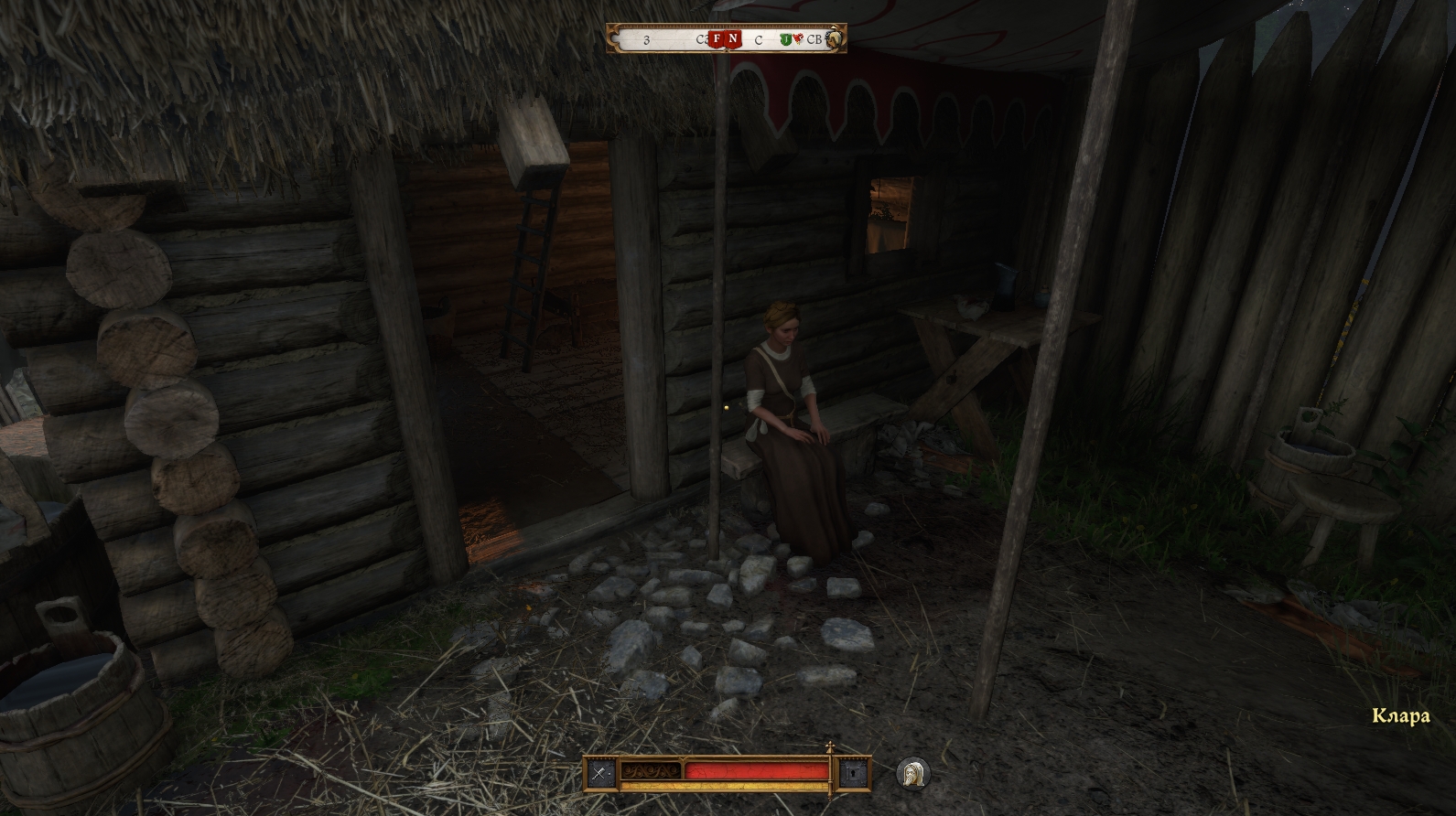
Task: Click the red F quest marker on compass
Action: tap(717, 39)
